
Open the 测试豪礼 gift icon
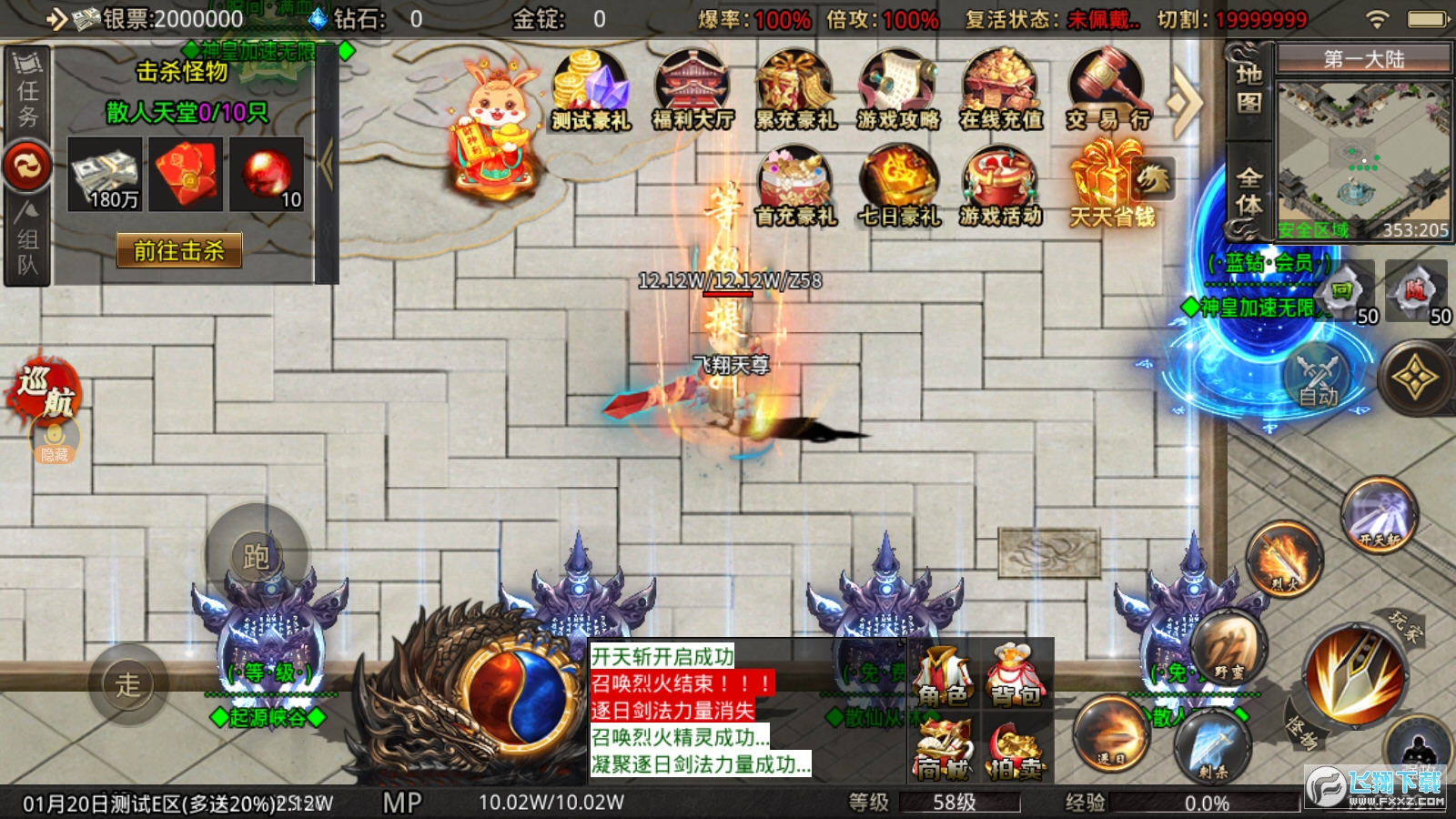[591, 91]
